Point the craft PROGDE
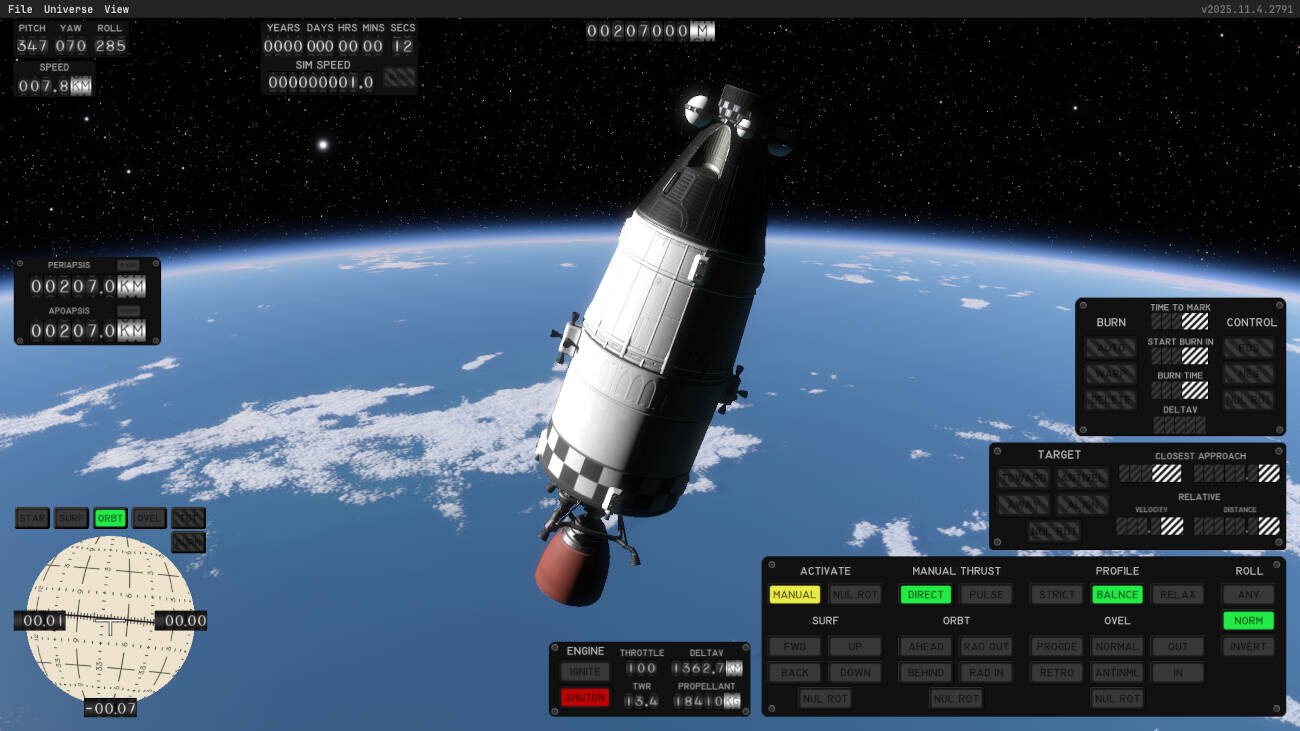This screenshot has width=1300, height=731. [1056, 647]
